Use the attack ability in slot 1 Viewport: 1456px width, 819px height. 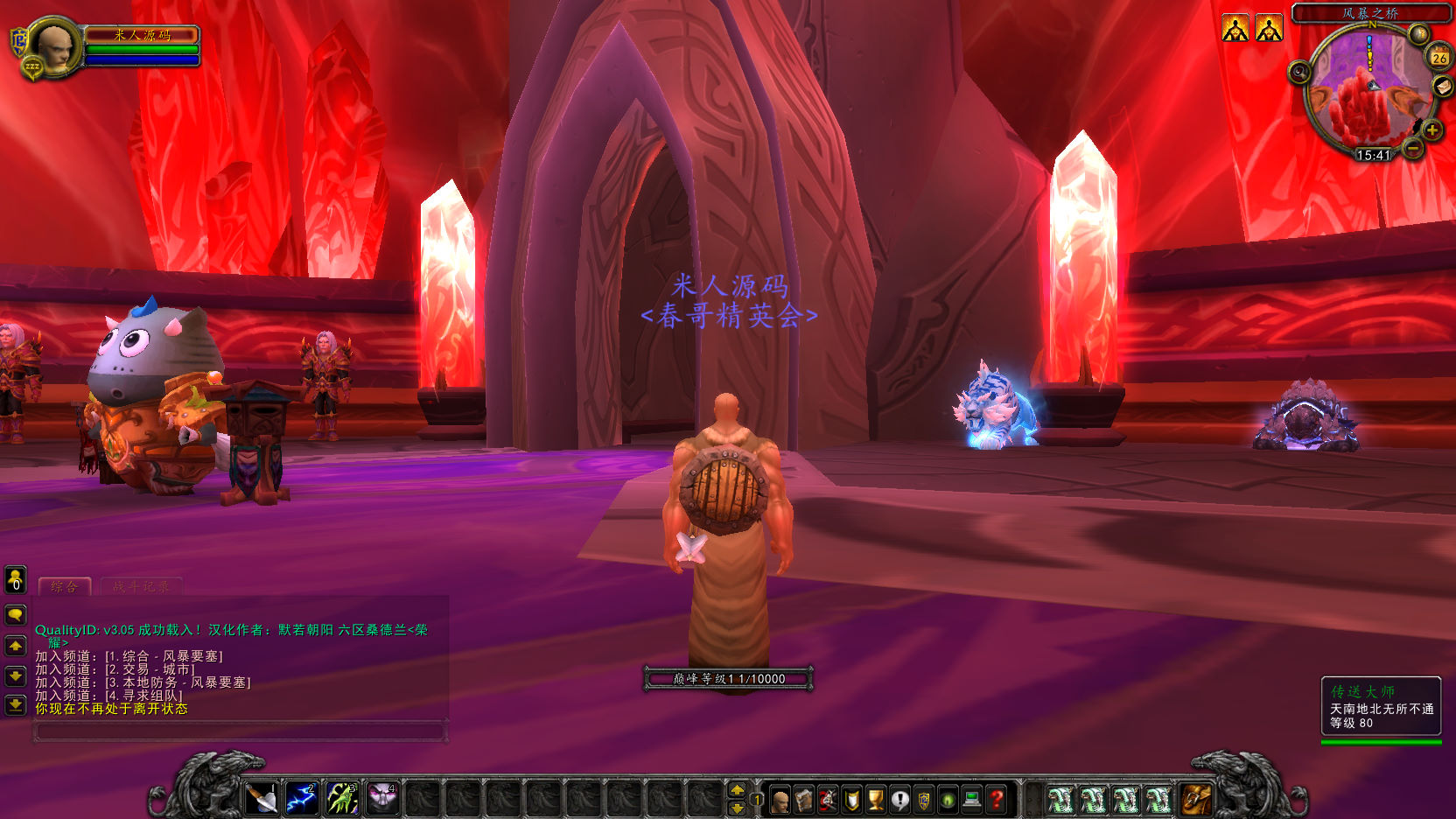pos(261,799)
